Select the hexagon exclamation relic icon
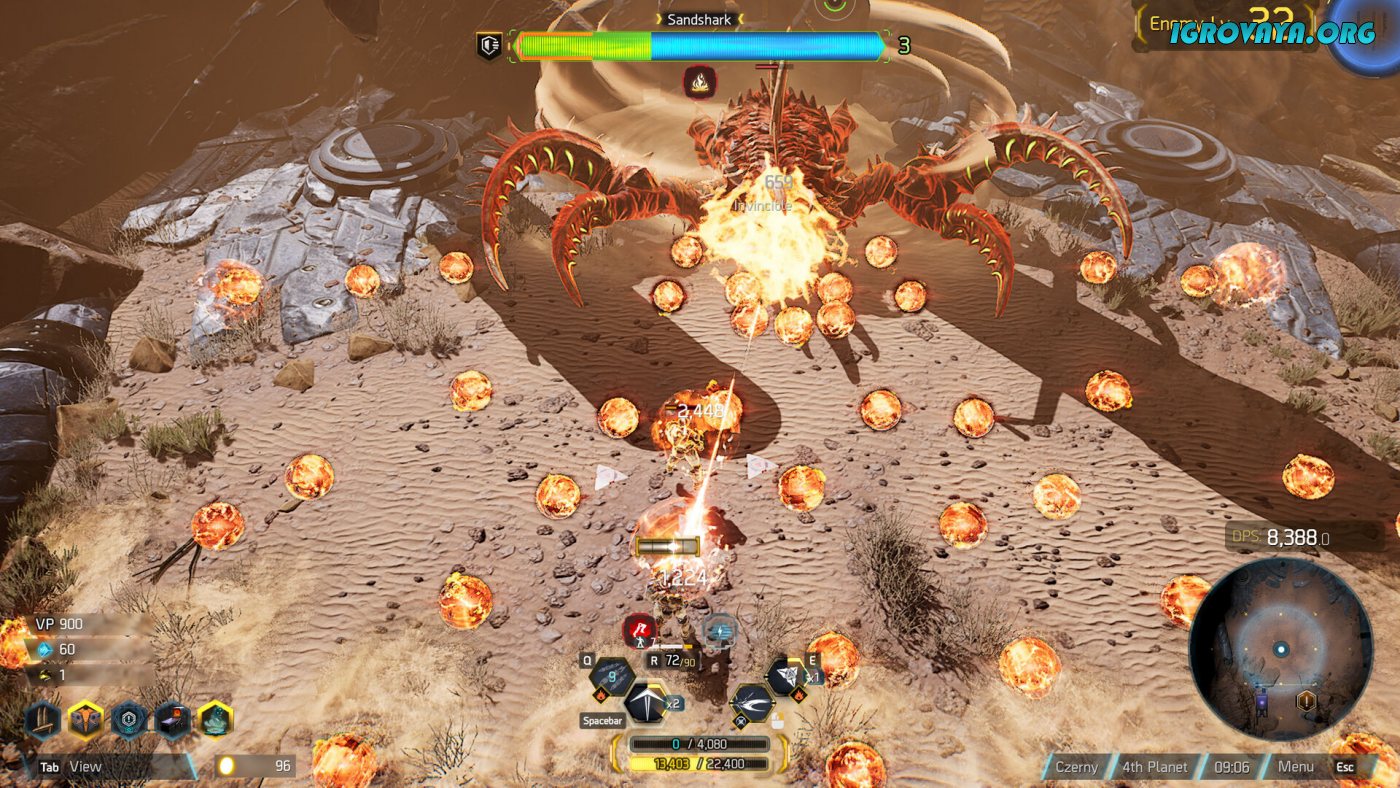1400x788 pixels. pyautogui.click(x=129, y=719)
